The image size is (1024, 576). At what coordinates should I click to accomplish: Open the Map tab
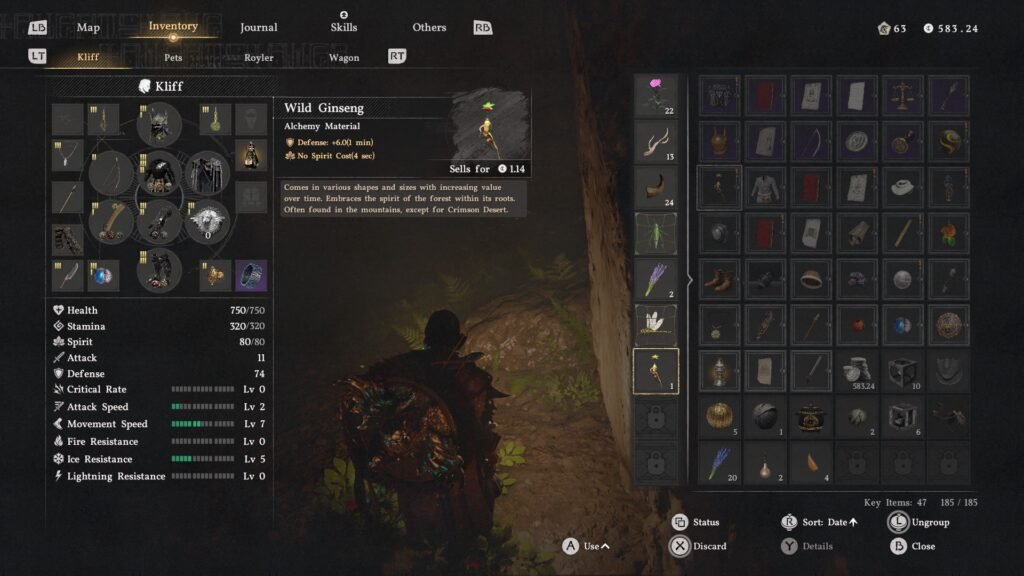click(88, 27)
